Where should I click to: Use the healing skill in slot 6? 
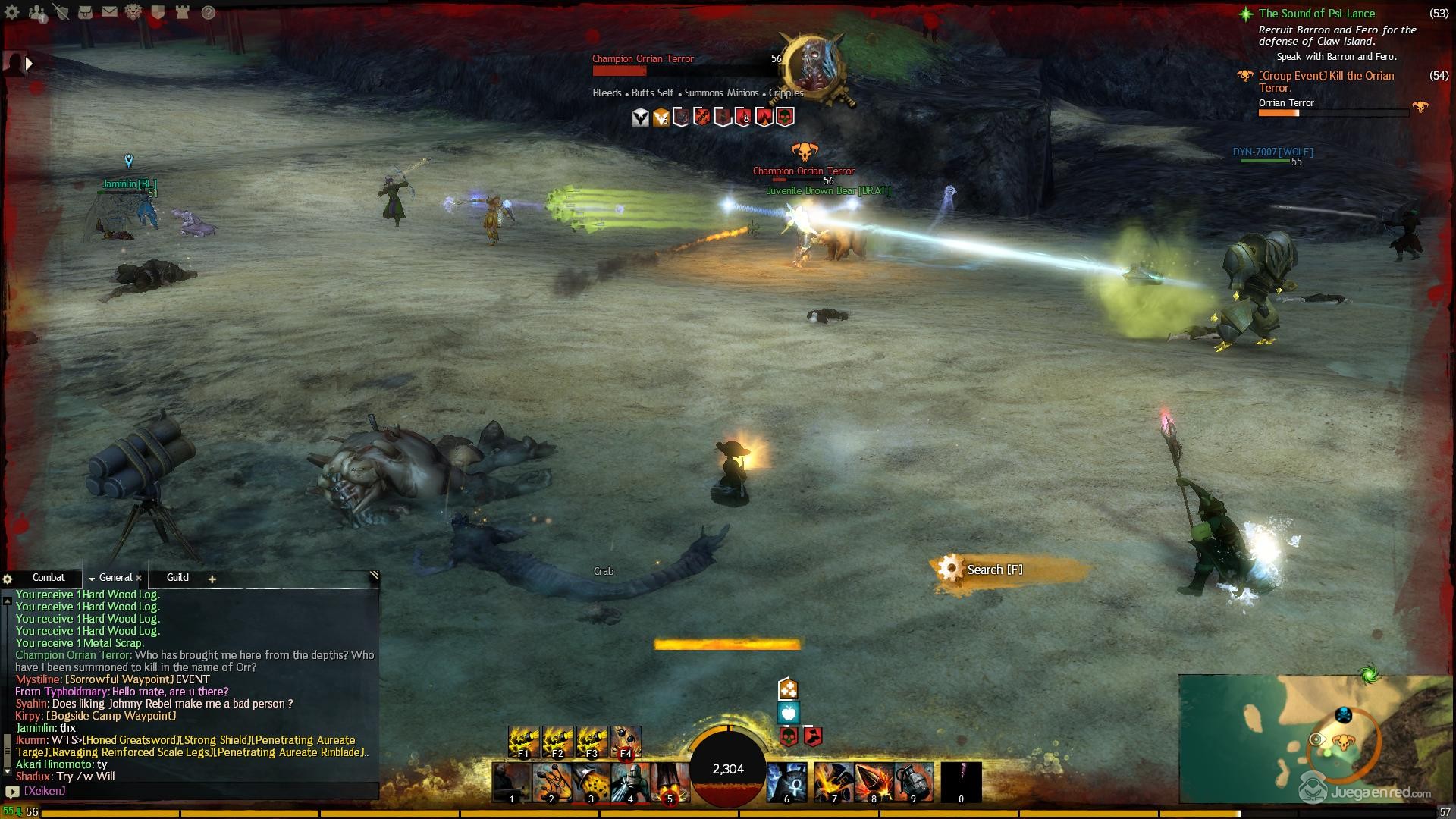786,783
